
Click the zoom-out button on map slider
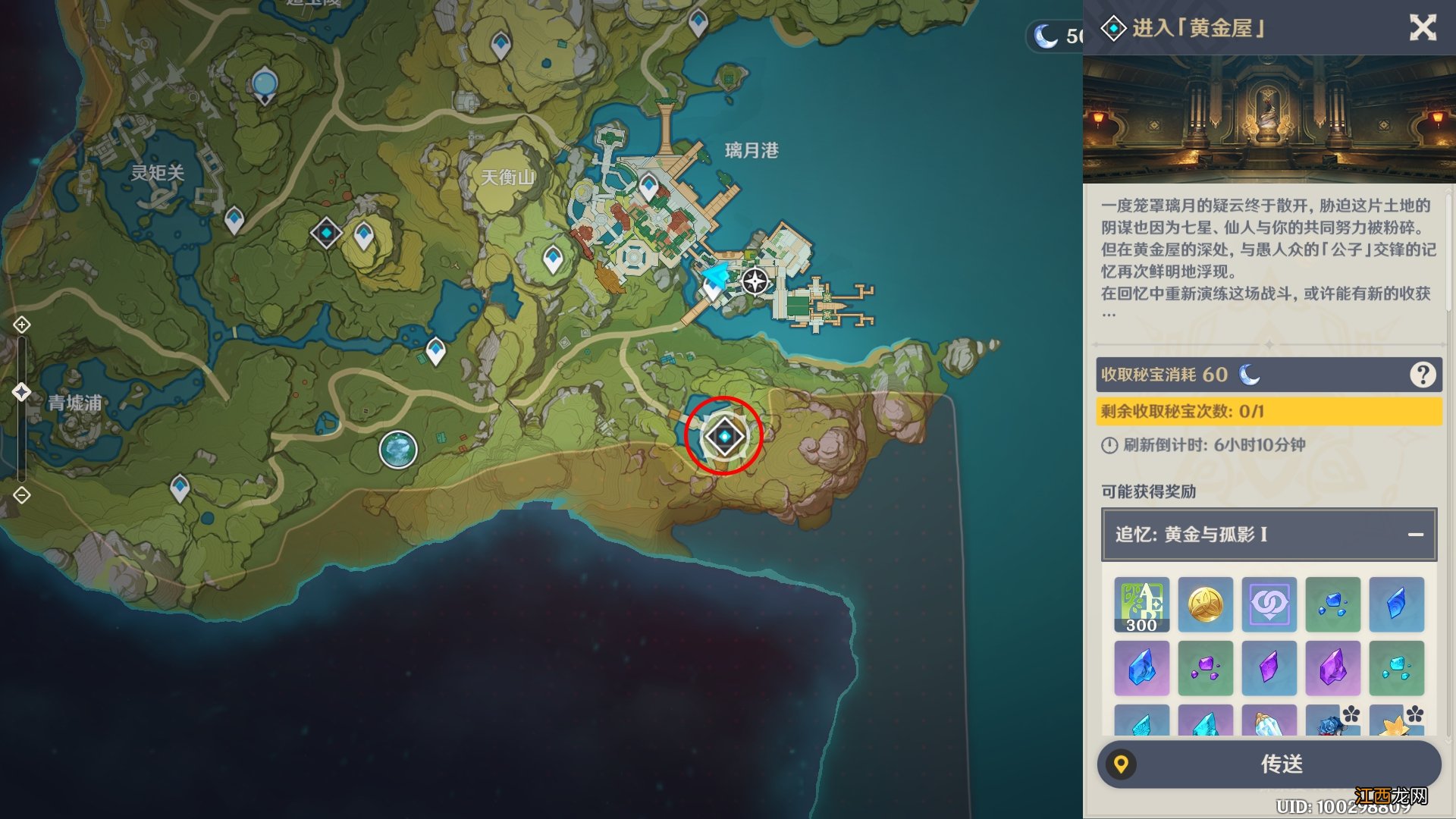pos(22,495)
